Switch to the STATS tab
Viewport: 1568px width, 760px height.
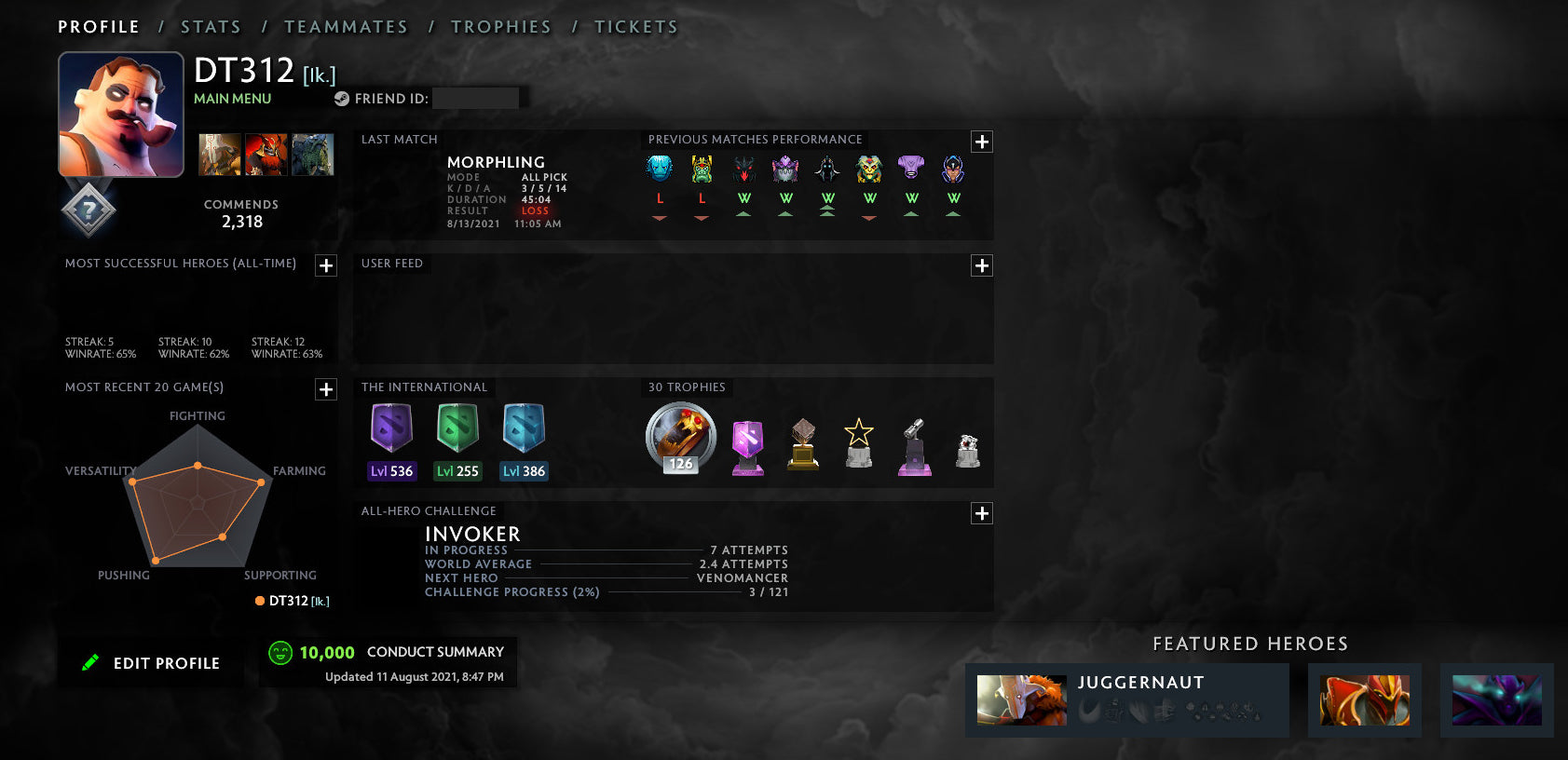coord(211,26)
